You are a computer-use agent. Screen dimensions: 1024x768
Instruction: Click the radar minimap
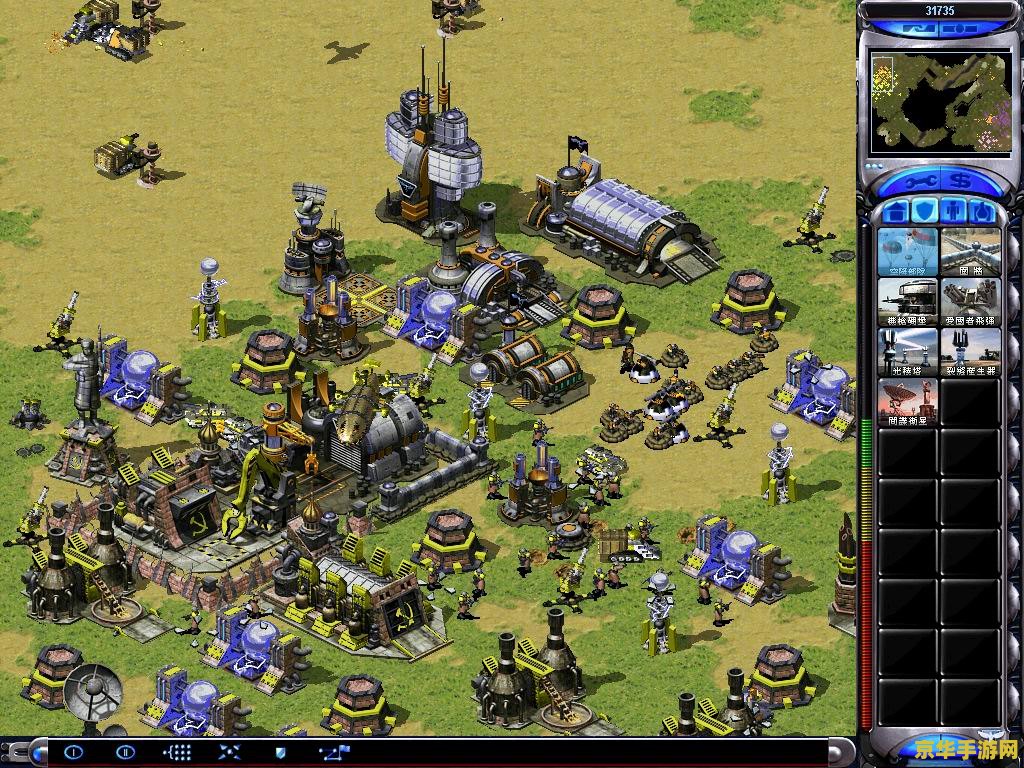point(938,100)
